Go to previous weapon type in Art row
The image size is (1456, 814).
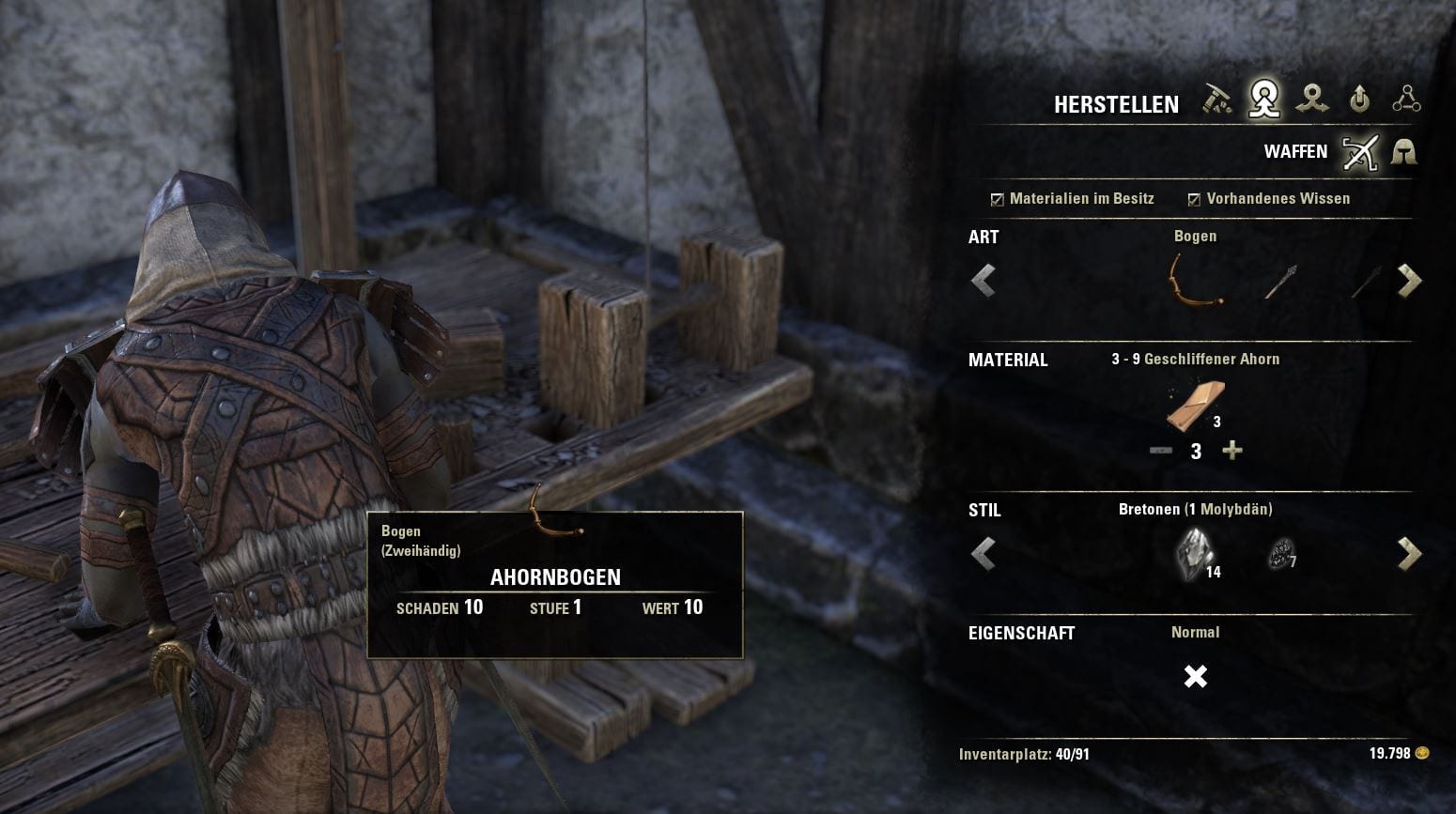pyautogui.click(x=984, y=280)
